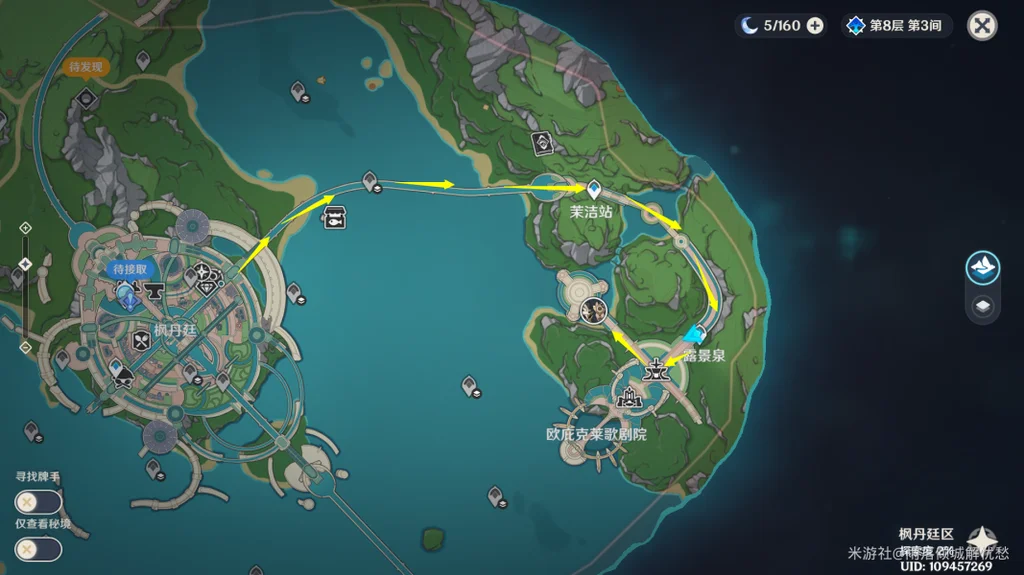Image resolution: width=1024 pixels, height=575 pixels.
Task: Open the star pin button near 枫丹廷区
Action: 980,540
